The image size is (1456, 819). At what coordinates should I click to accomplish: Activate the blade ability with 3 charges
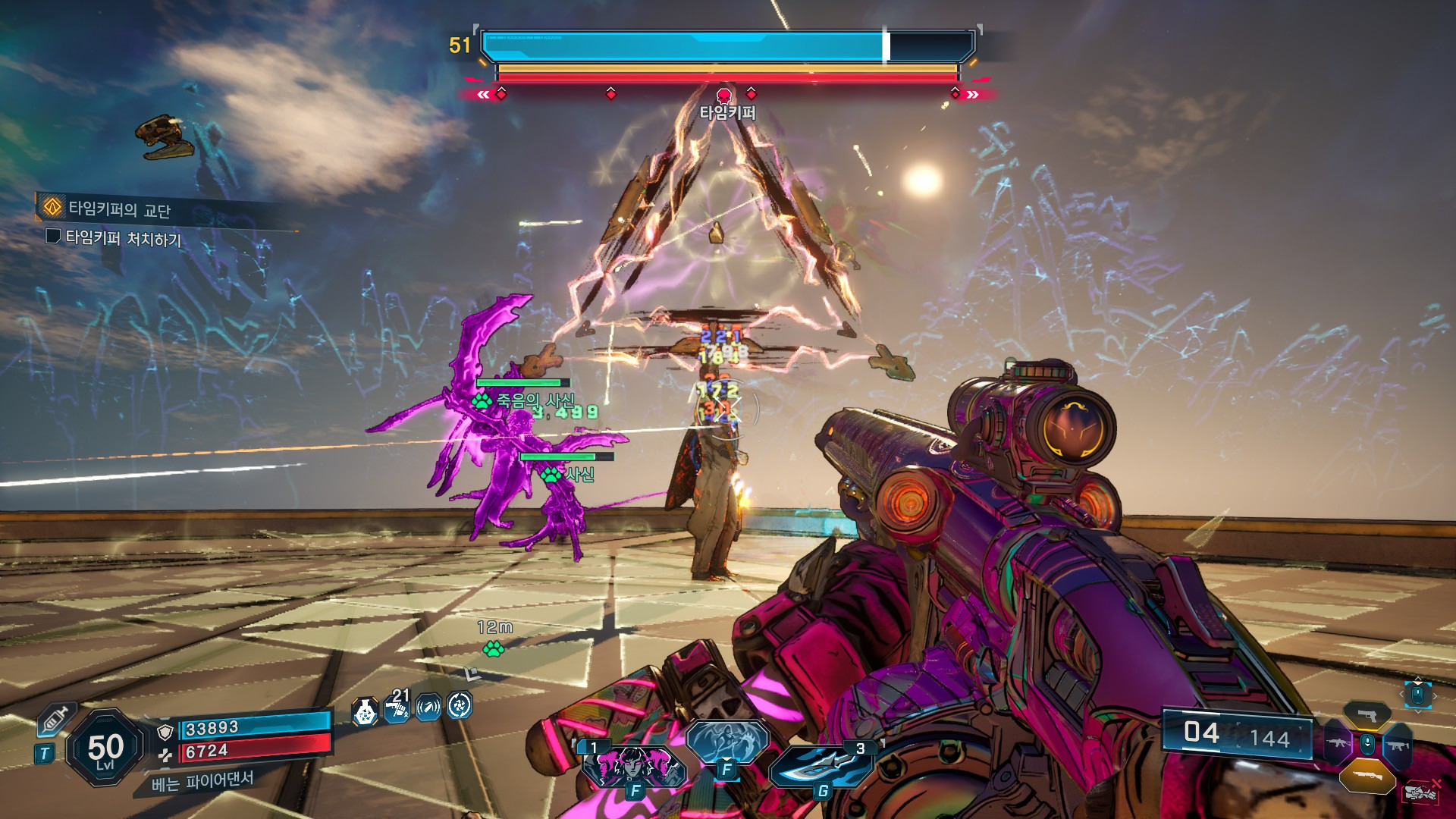[x=822, y=767]
